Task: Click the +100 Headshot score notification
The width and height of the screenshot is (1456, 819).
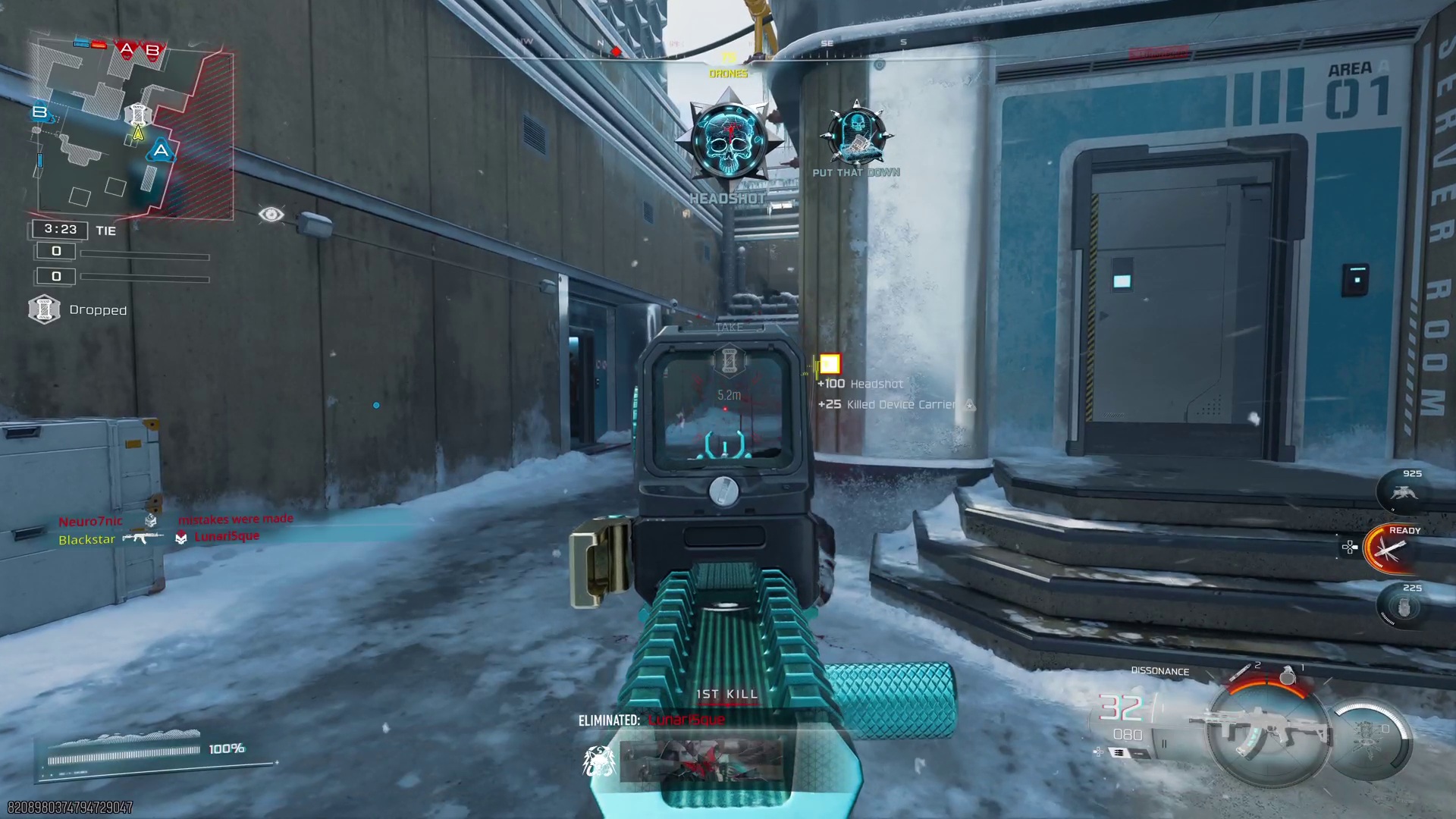Action: 861,384
